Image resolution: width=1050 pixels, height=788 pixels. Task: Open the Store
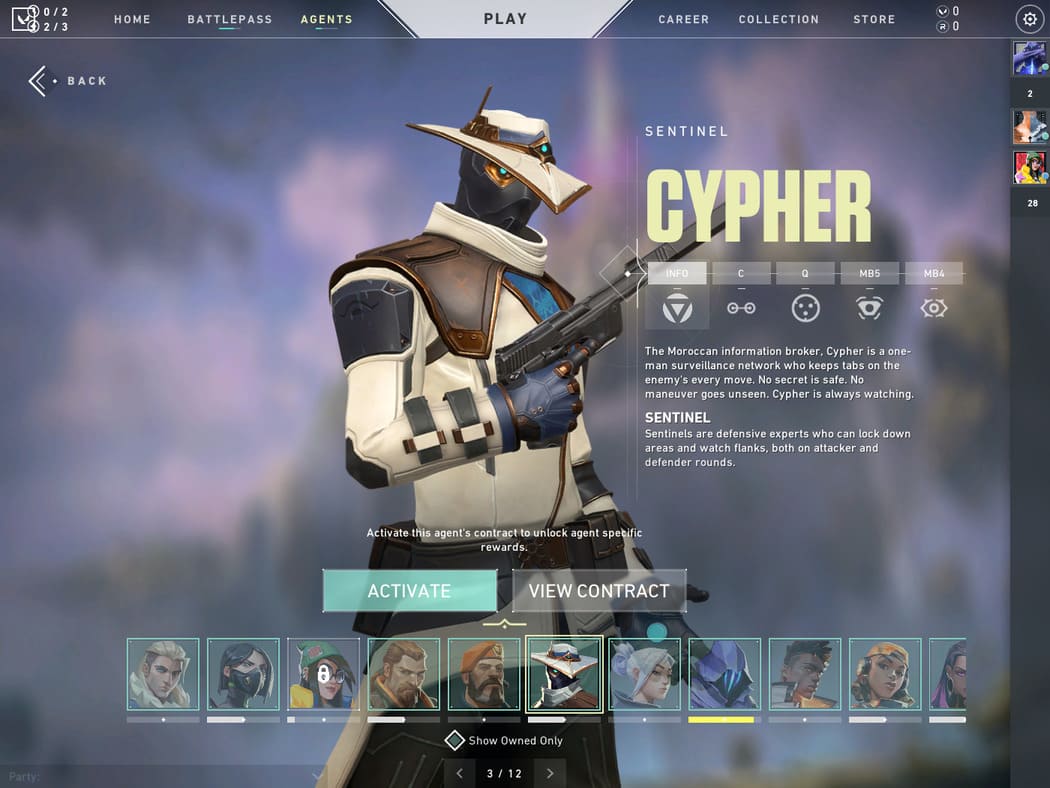click(x=874, y=19)
